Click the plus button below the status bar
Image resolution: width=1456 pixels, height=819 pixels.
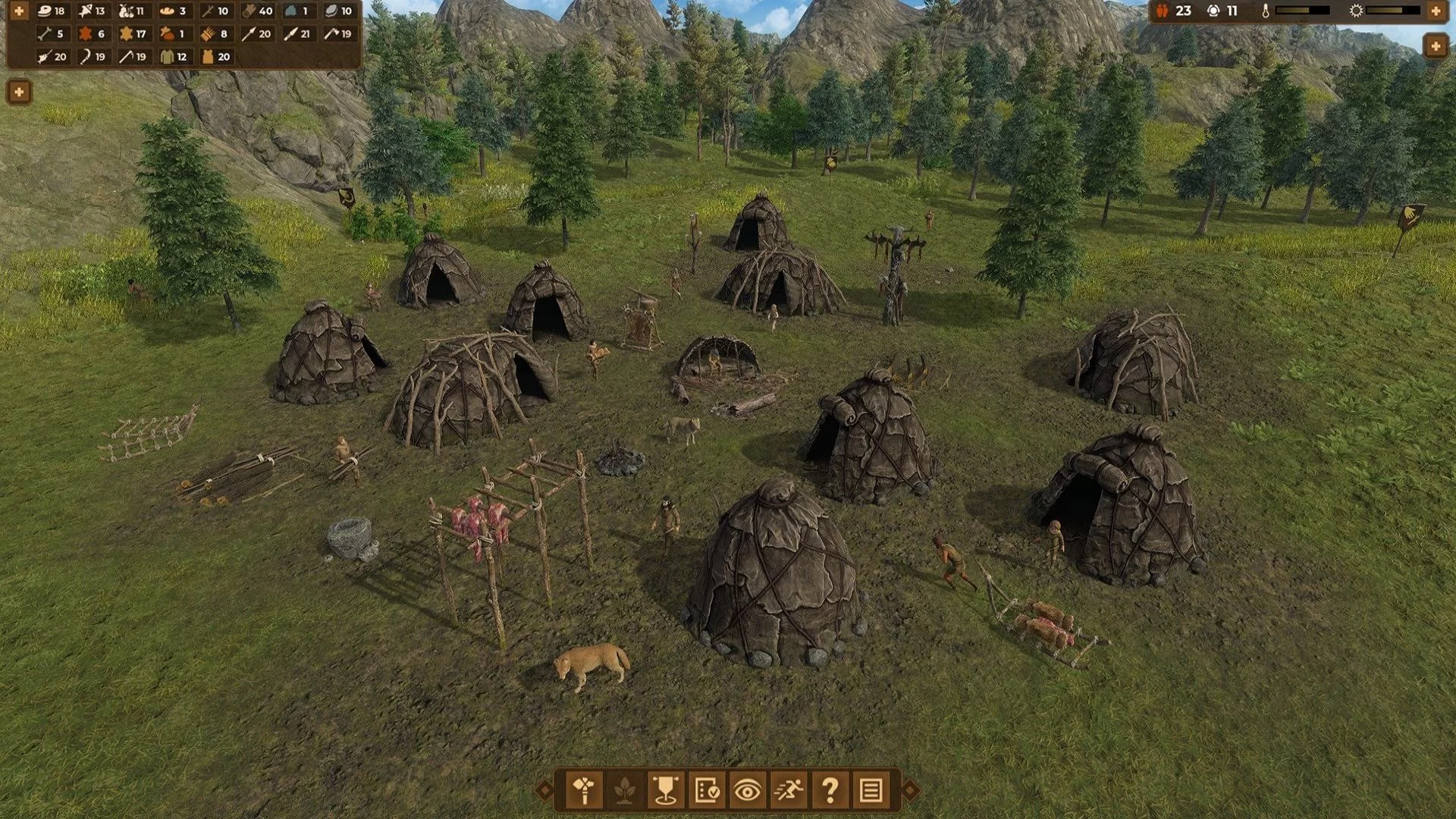tap(1436, 47)
